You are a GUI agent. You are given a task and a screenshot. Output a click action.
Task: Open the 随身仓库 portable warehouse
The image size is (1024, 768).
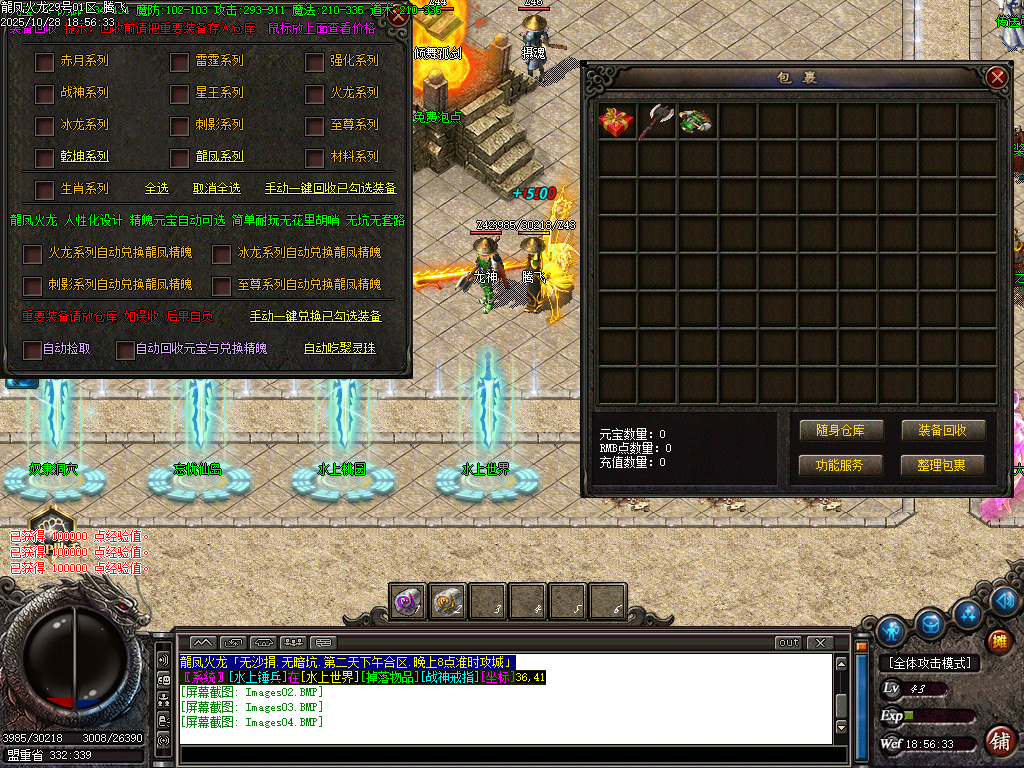(839, 431)
